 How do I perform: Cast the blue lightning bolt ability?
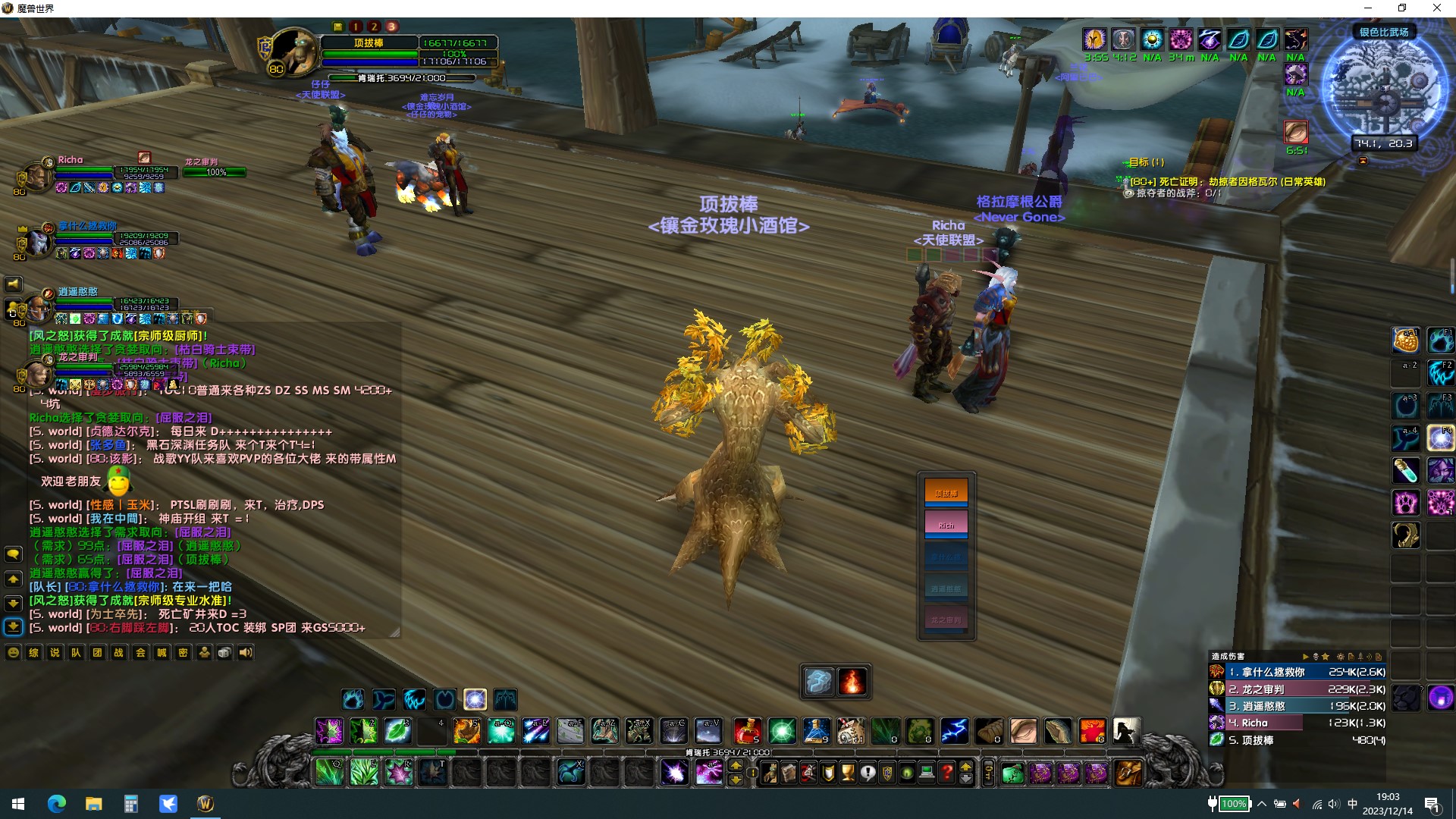(954, 731)
